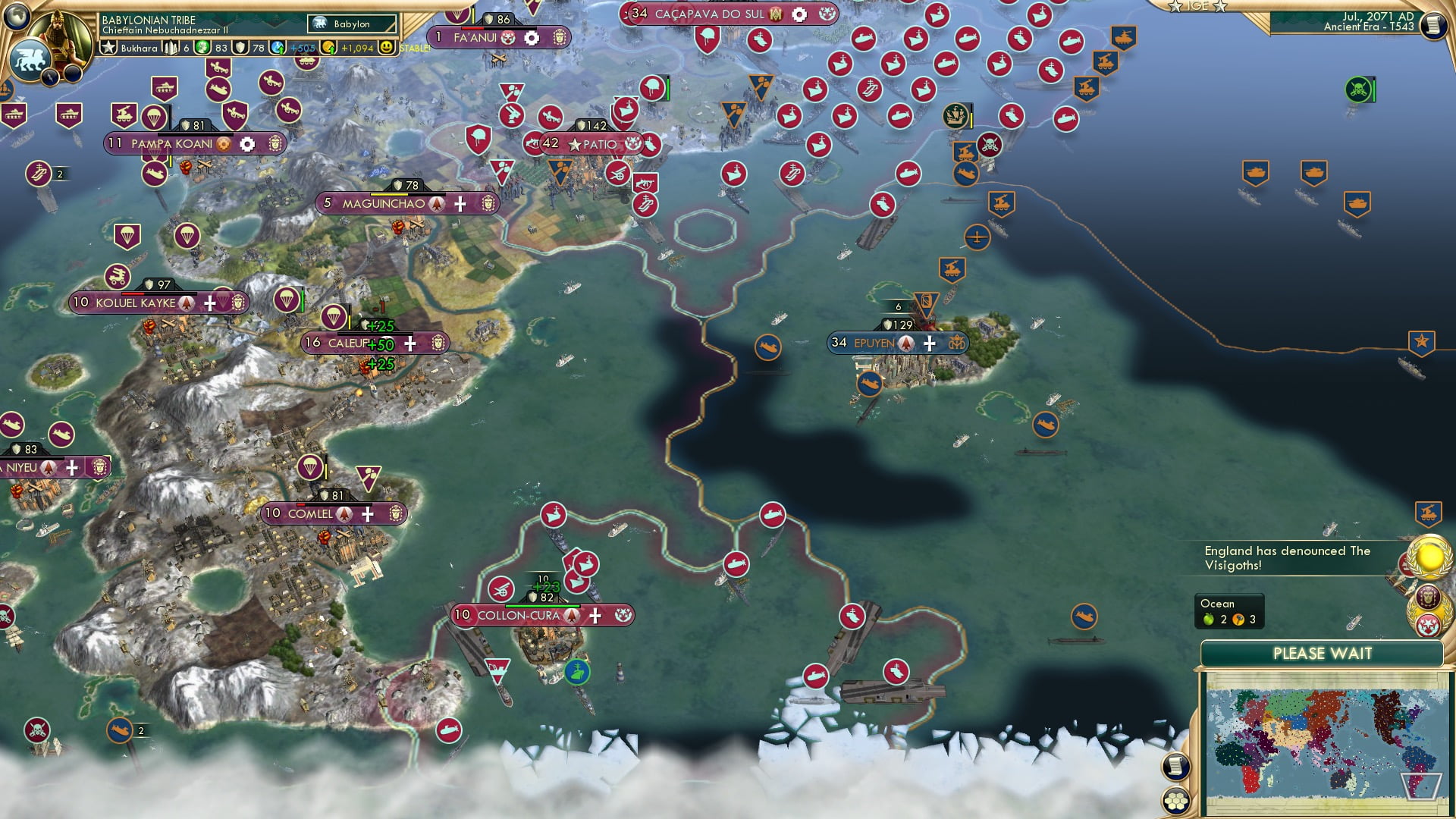Click the scroll notification icon near the minimap
Image resolution: width=1456 pixels, height=819 pixels.
pos(1174,764)
